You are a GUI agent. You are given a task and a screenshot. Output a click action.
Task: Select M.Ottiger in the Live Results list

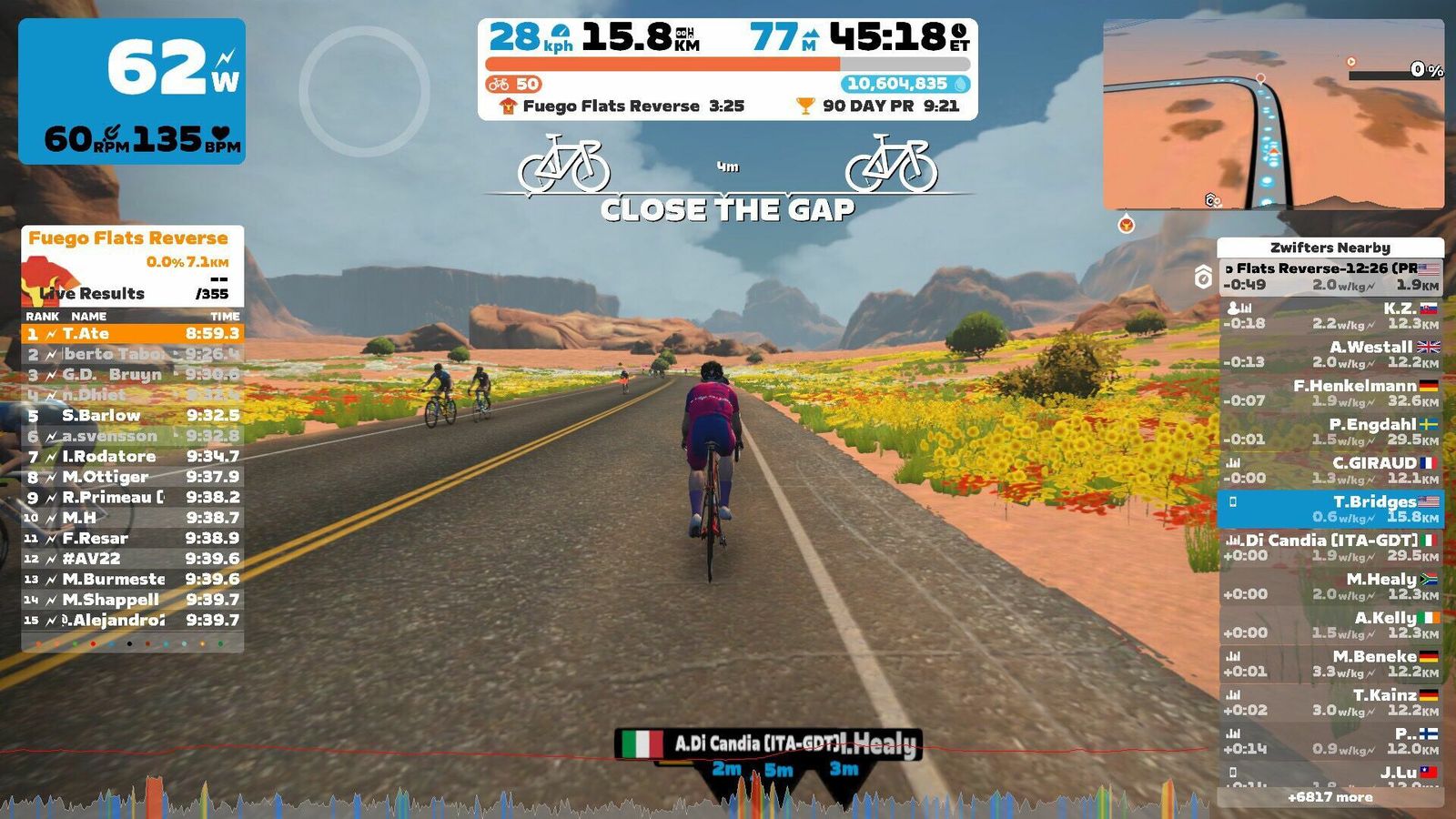point(133,477)
